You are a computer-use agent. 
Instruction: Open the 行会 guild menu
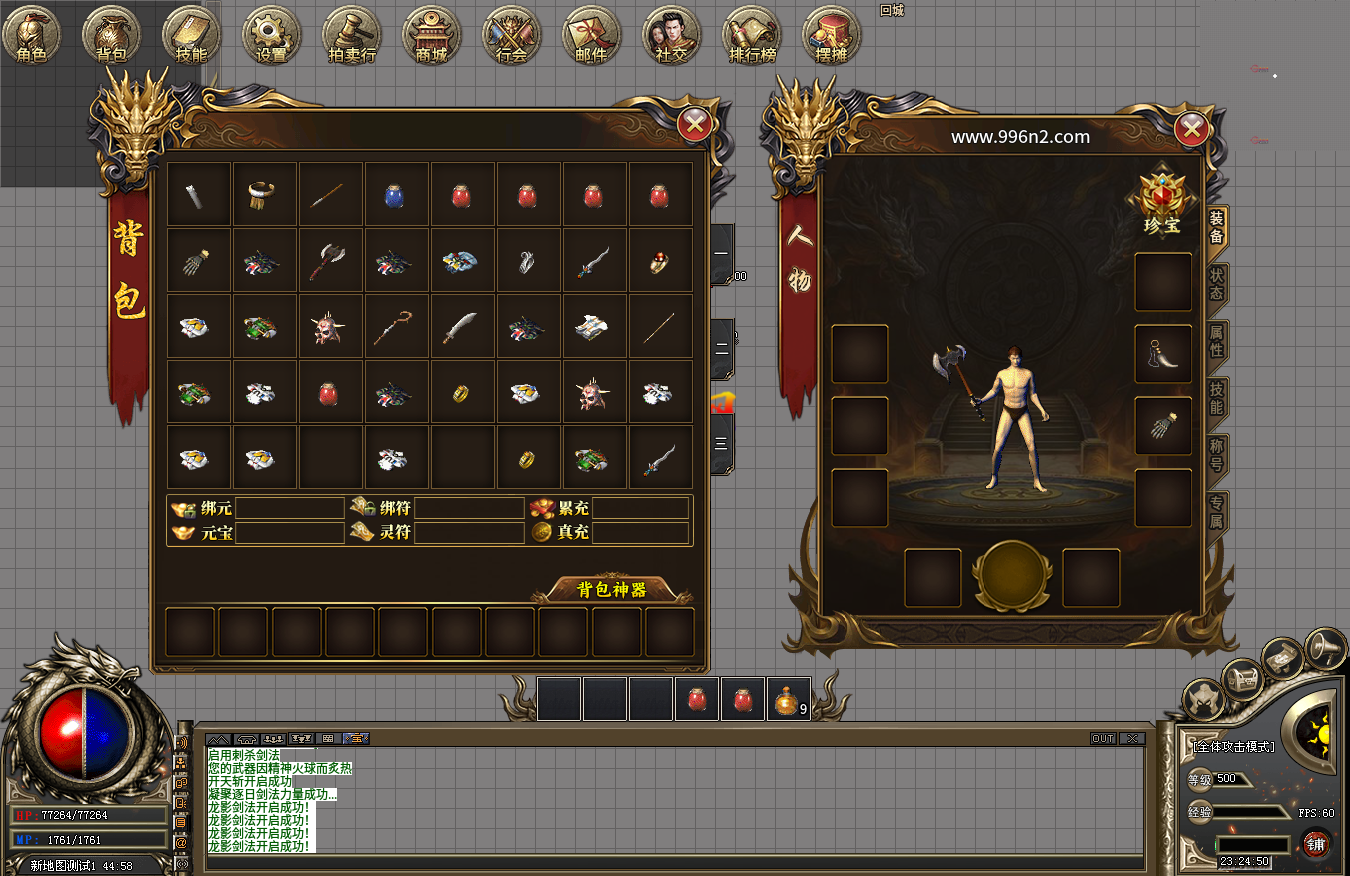511,35
